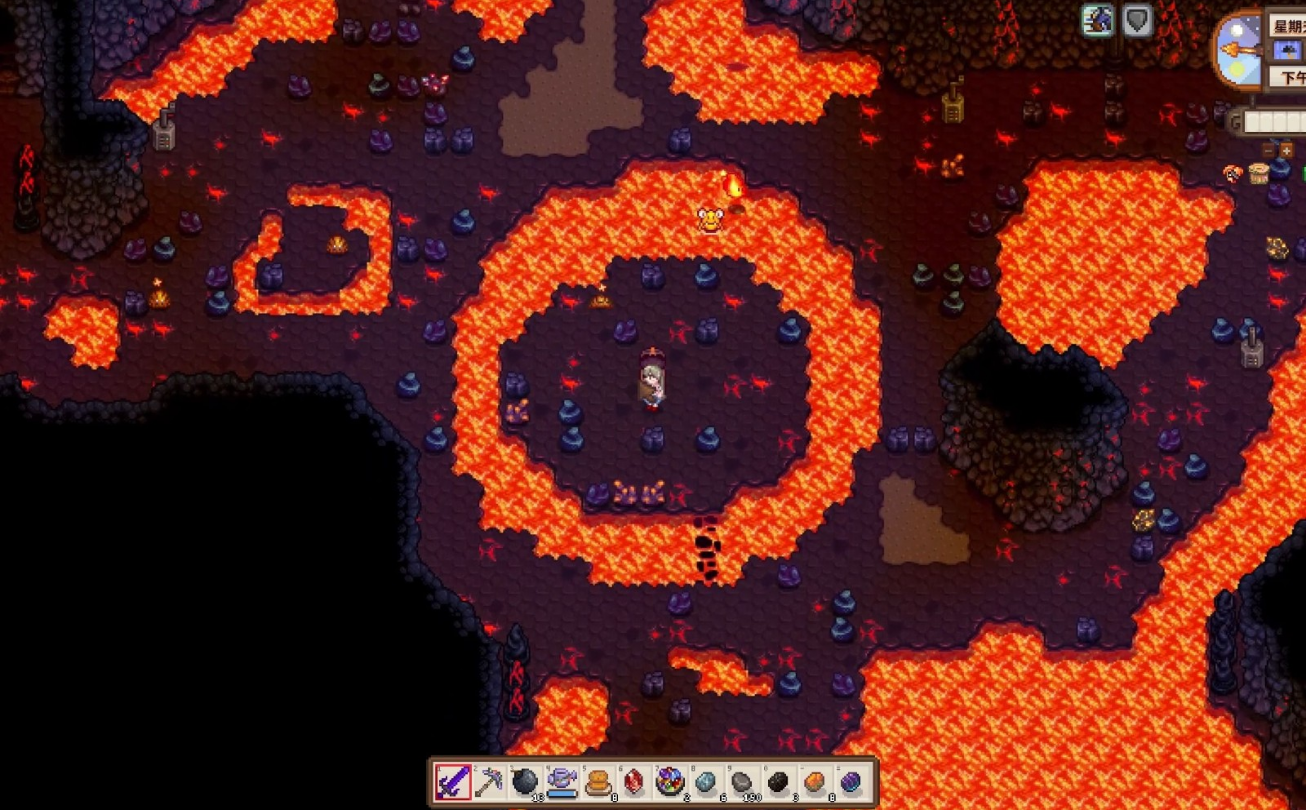The height and width of the screenshot is (810, 1306).
Task: Click the minus zoom-out button
Action: coord(1270,150)
